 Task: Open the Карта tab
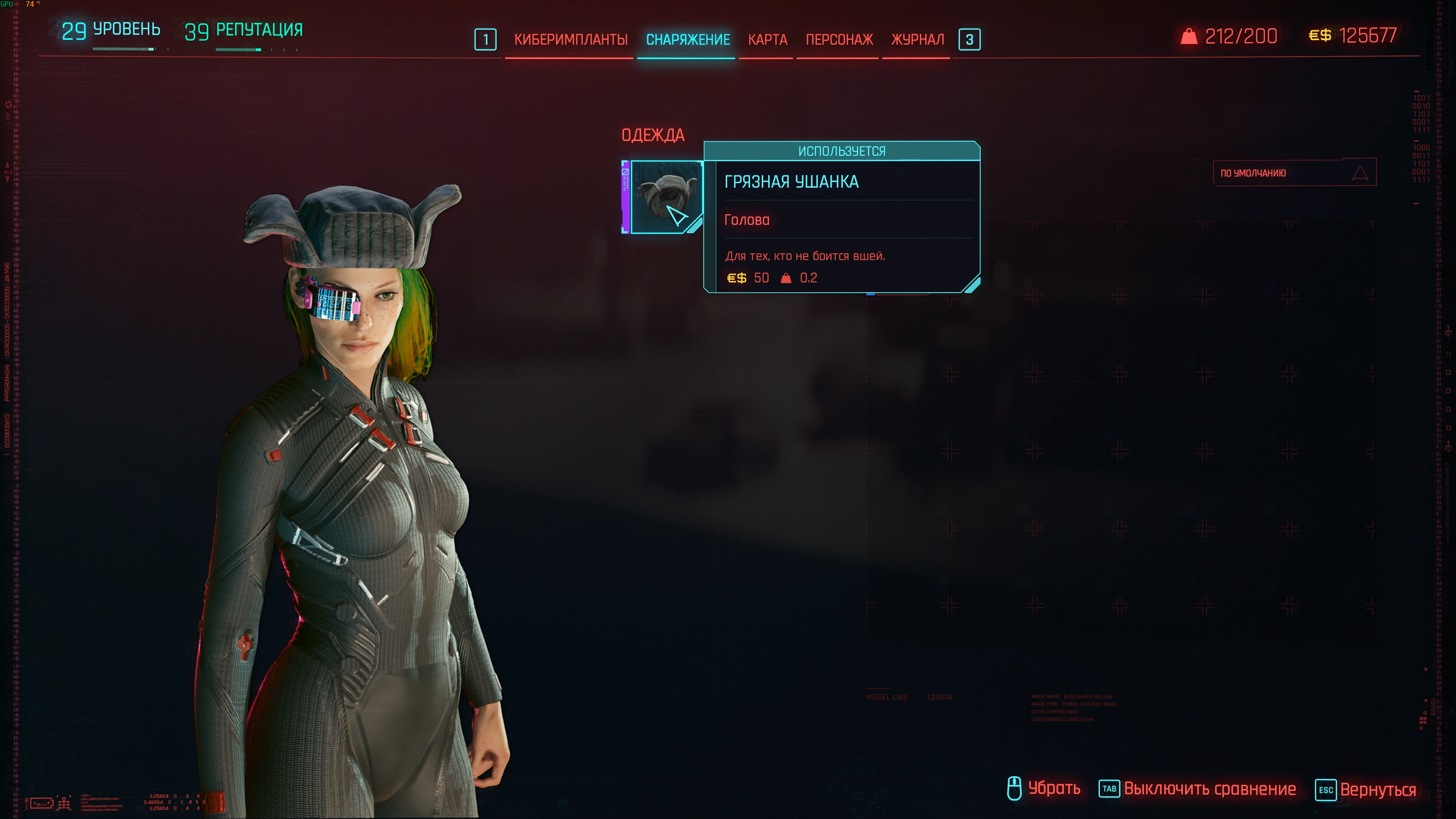(x=767, y=39)
